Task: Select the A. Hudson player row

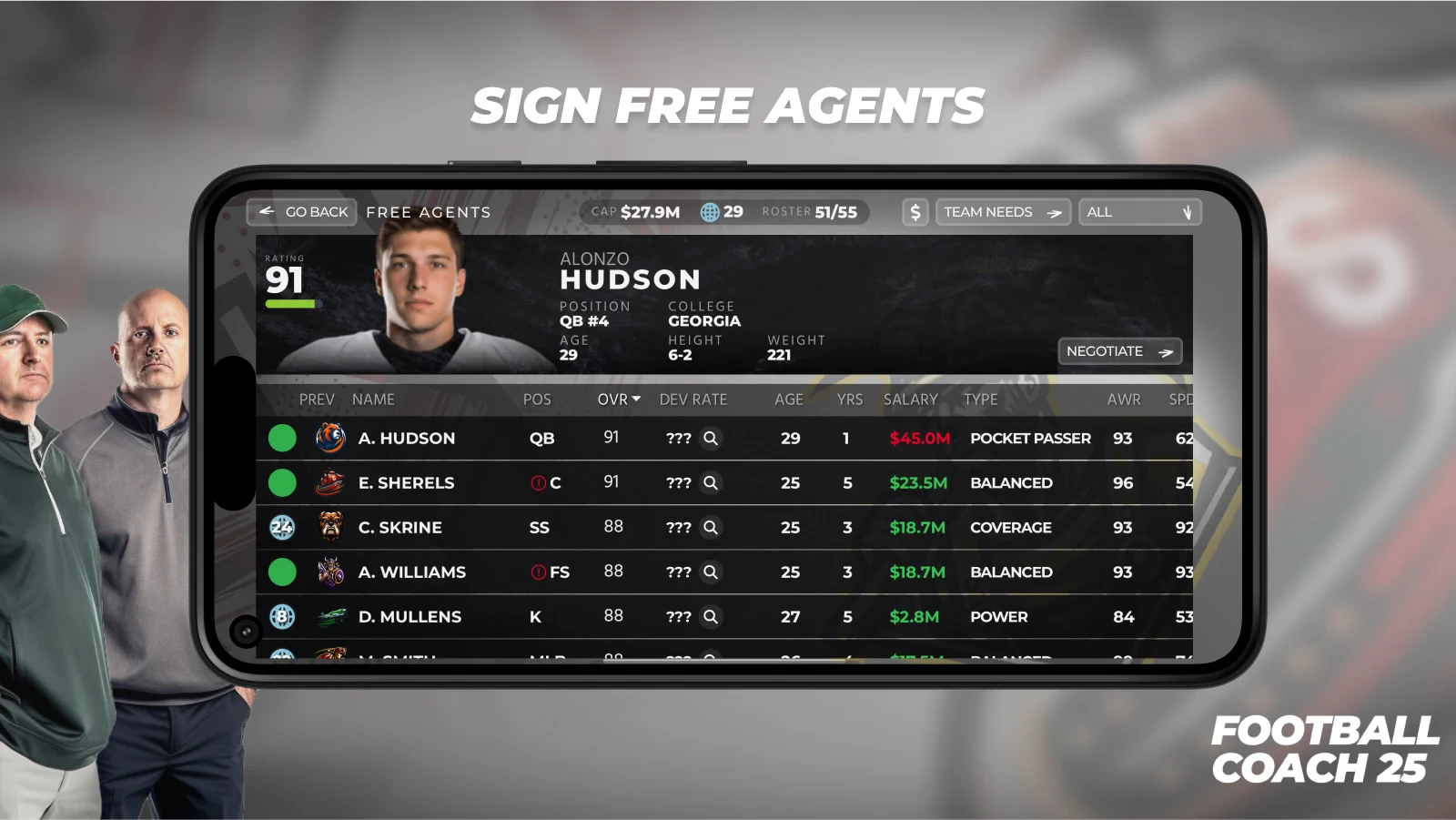Action: click(x=406, y=439)
